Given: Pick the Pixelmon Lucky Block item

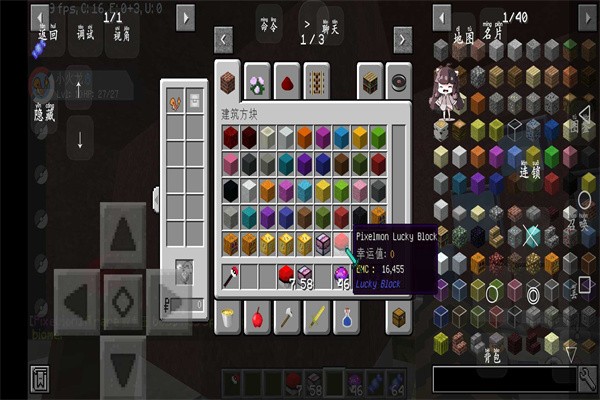Looking at the screenshot, I should click(x=344, y=243).
